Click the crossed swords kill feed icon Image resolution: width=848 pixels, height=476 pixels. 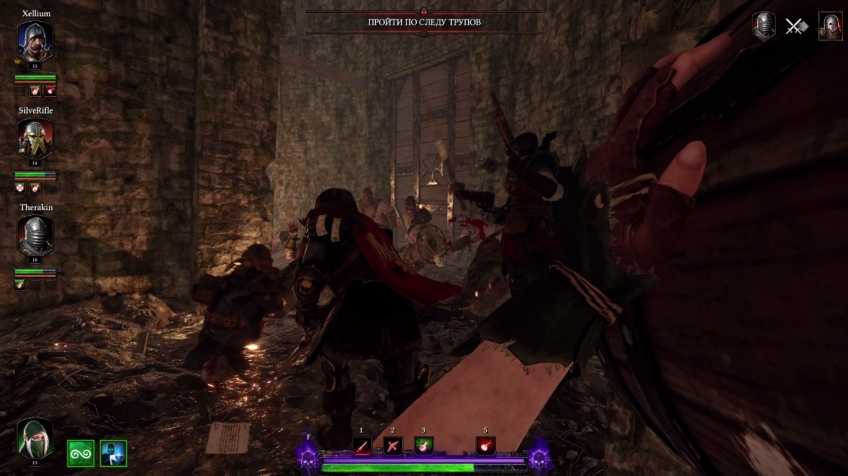796,27
